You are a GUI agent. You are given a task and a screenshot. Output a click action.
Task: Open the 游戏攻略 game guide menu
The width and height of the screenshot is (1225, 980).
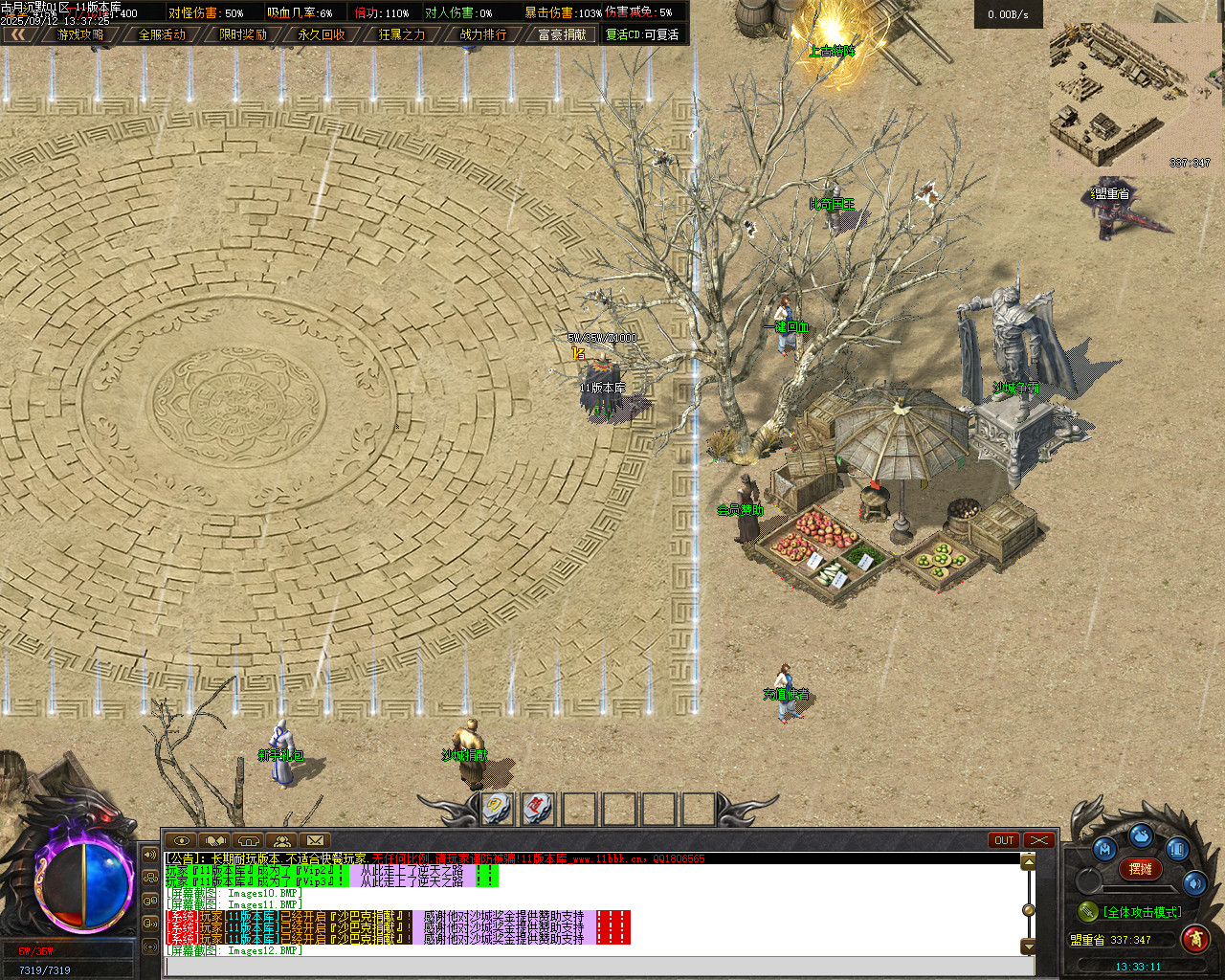[80, 34]
